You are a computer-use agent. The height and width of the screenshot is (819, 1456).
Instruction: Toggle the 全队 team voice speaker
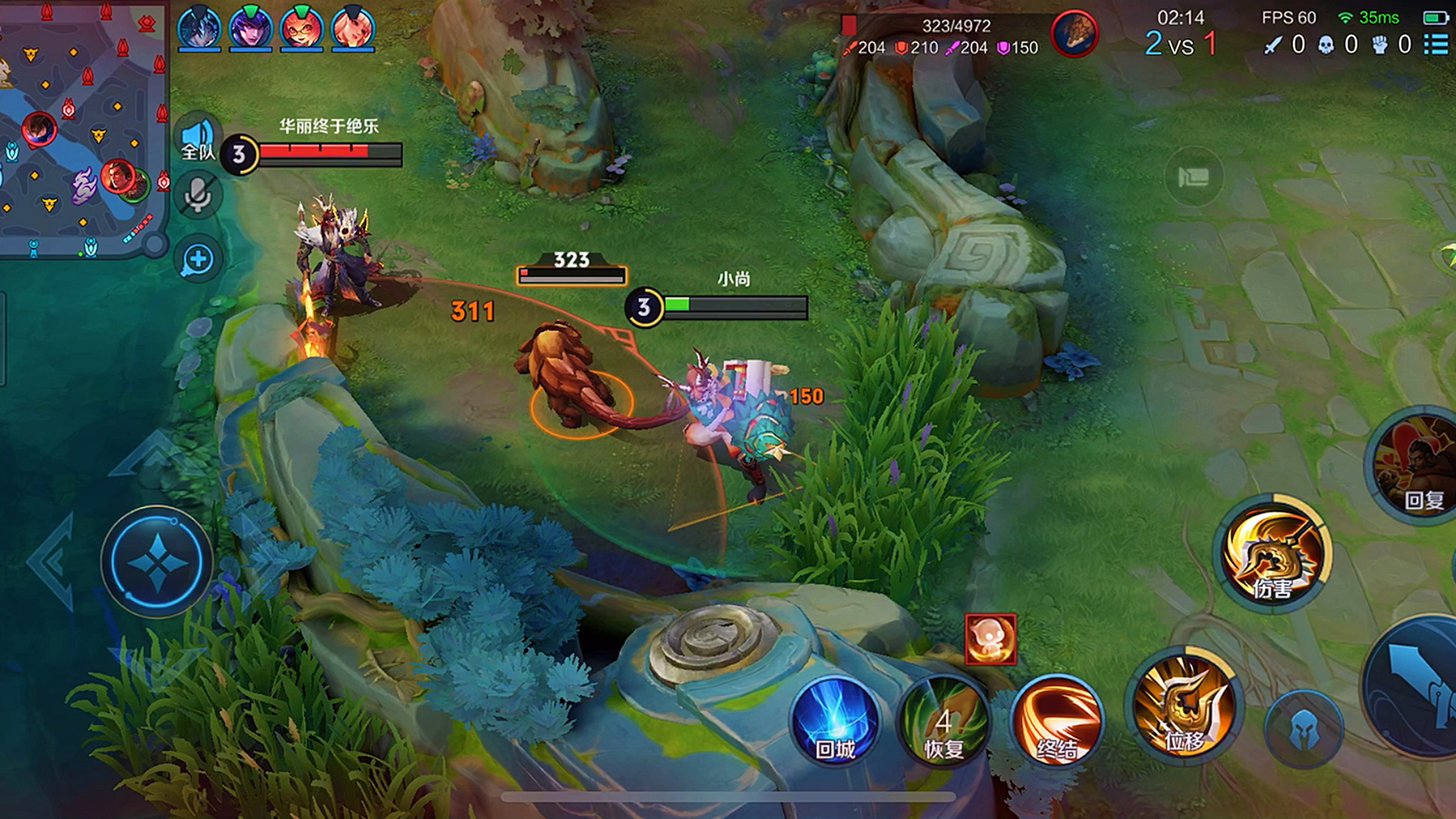click(198, 138)
